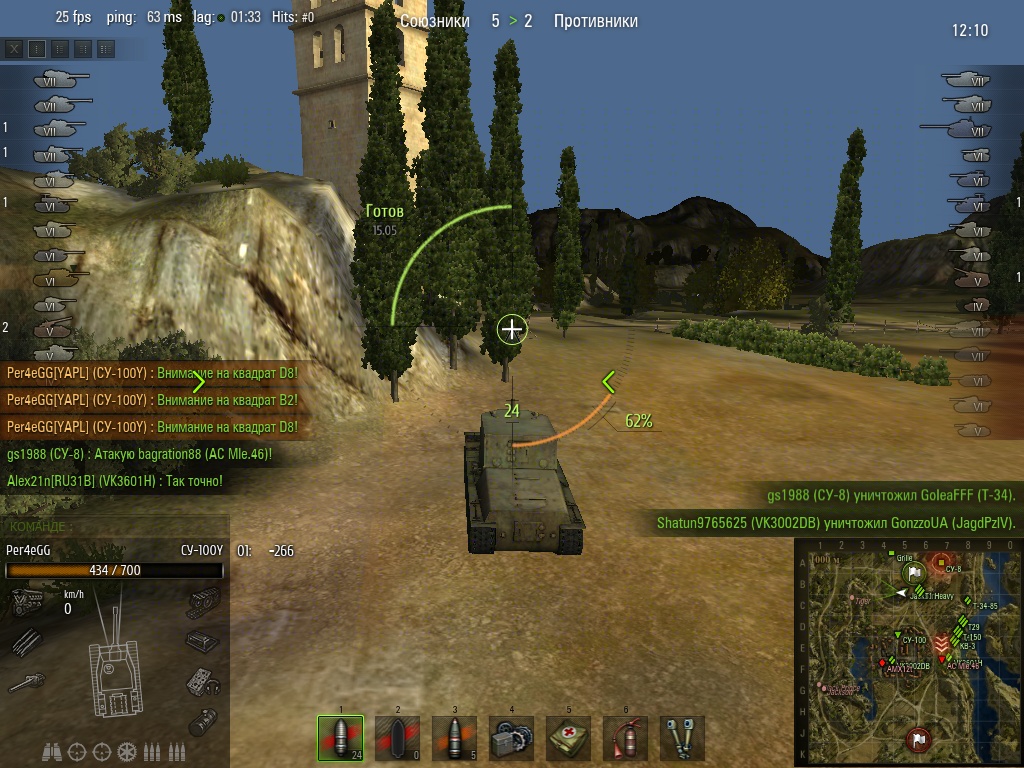The width and height of the screenshot is (1024, 768).
Task: Select the red-tipped shell with 5 rounds
Action: pyautogui.click(x=454, y=738)
